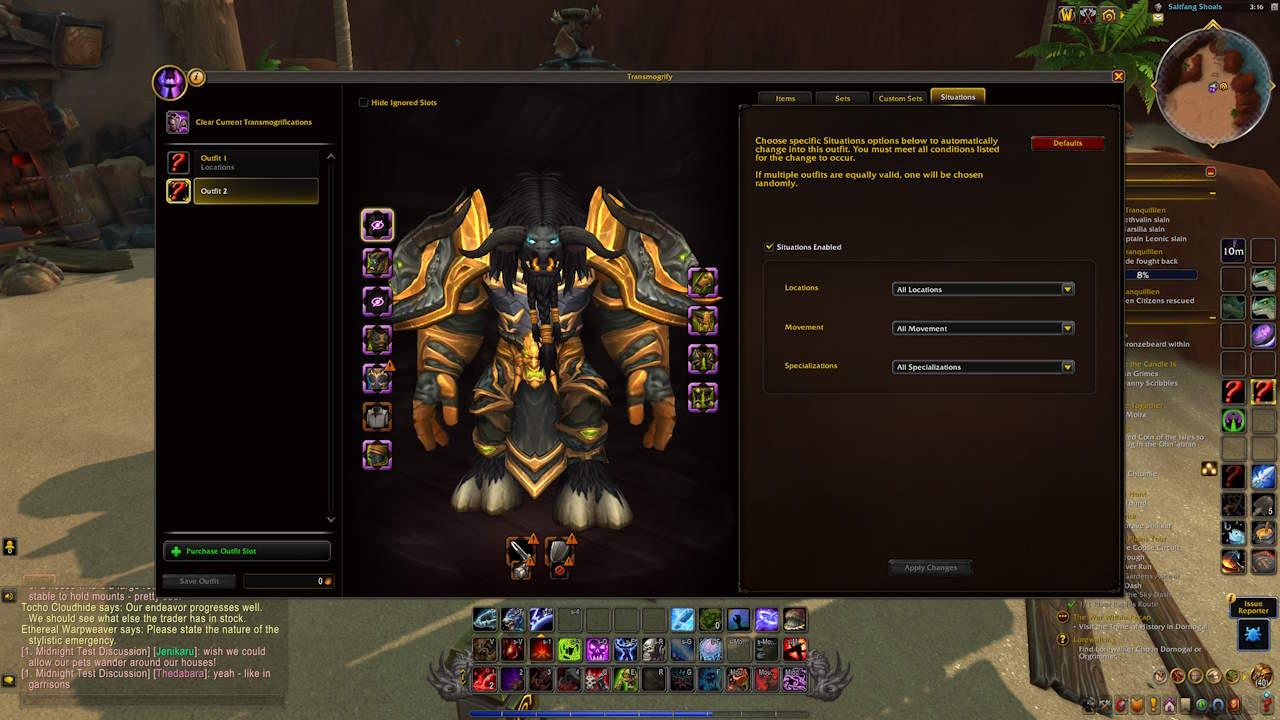
Task: Close the Transmogrify window
Action: click(x=1118, y=76)
